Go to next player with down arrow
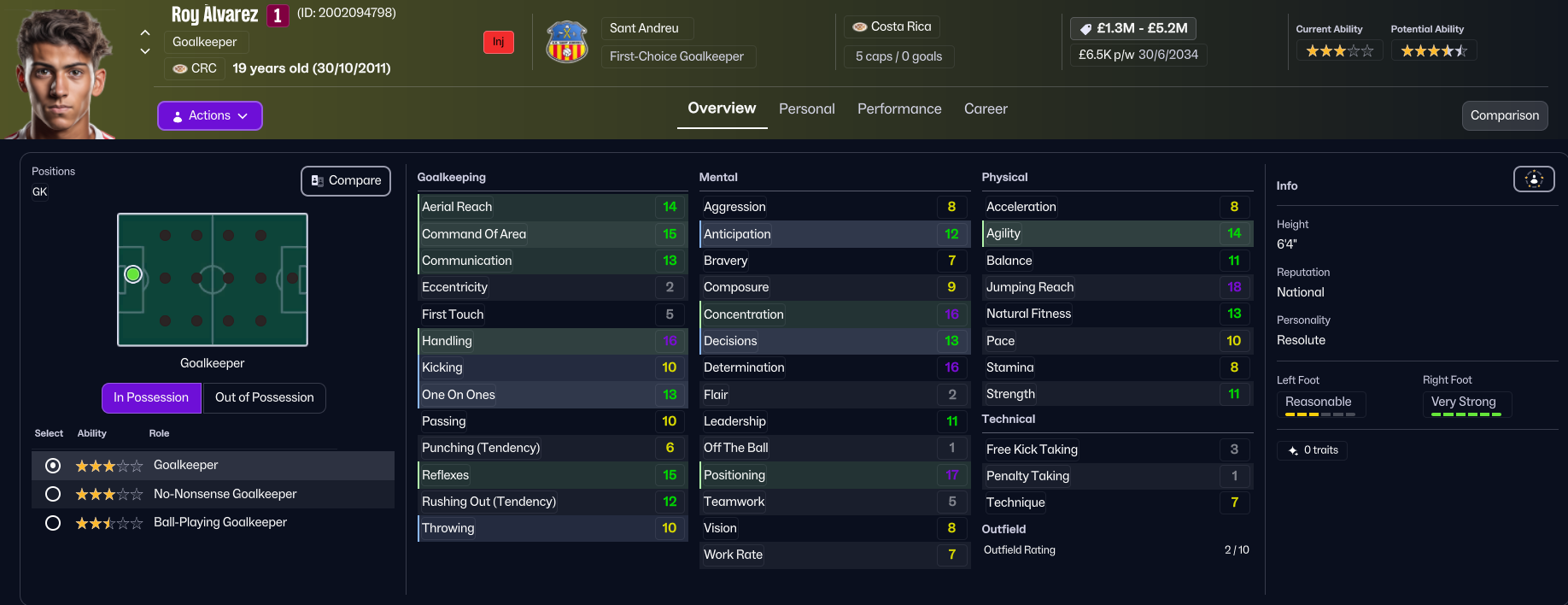Image resolution: width=1568 pixels, height=605 pixels. coord(145,51)
